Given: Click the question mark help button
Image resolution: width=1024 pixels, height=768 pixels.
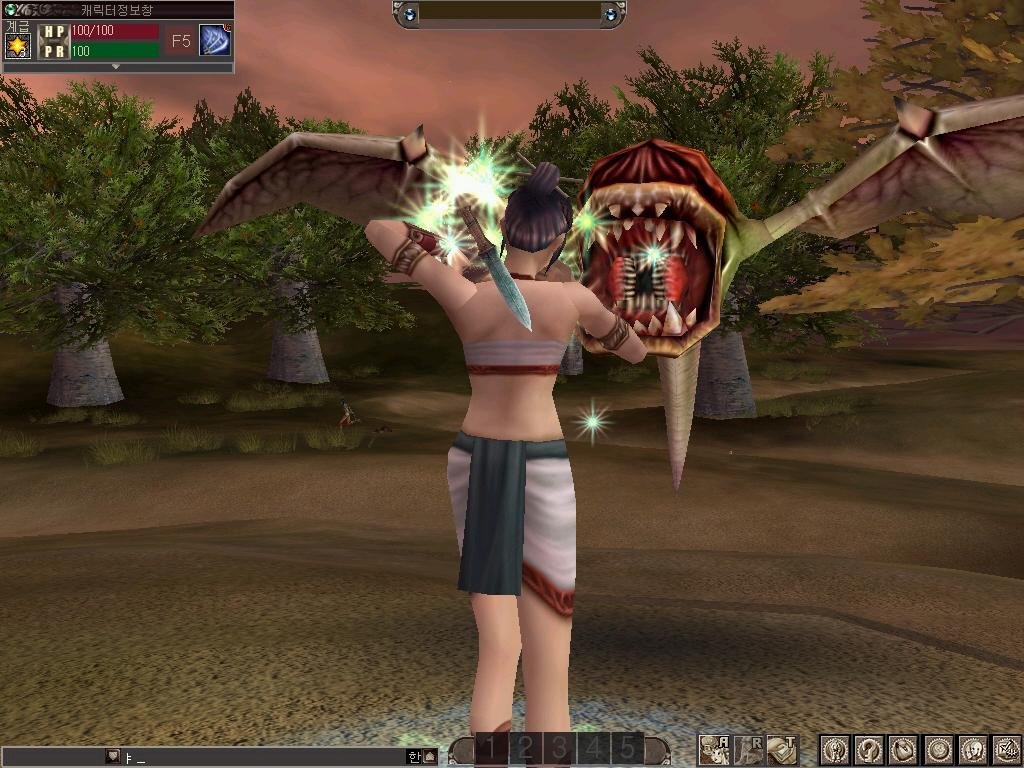Looking at the screenshot, I should point(870,750).
